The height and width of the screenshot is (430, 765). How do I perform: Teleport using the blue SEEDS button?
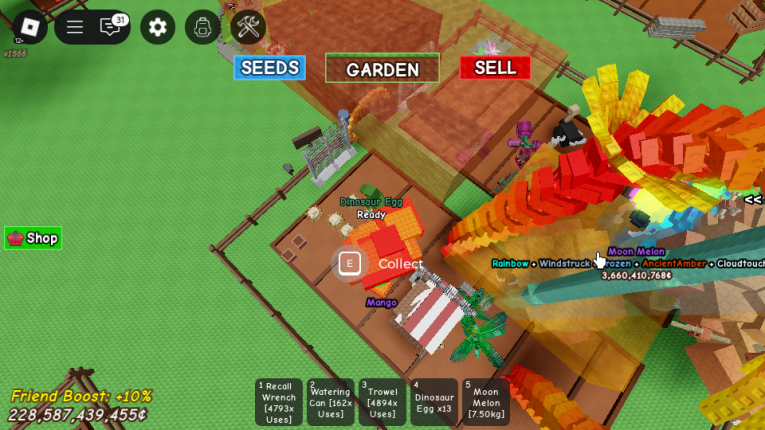pos(269,68)
